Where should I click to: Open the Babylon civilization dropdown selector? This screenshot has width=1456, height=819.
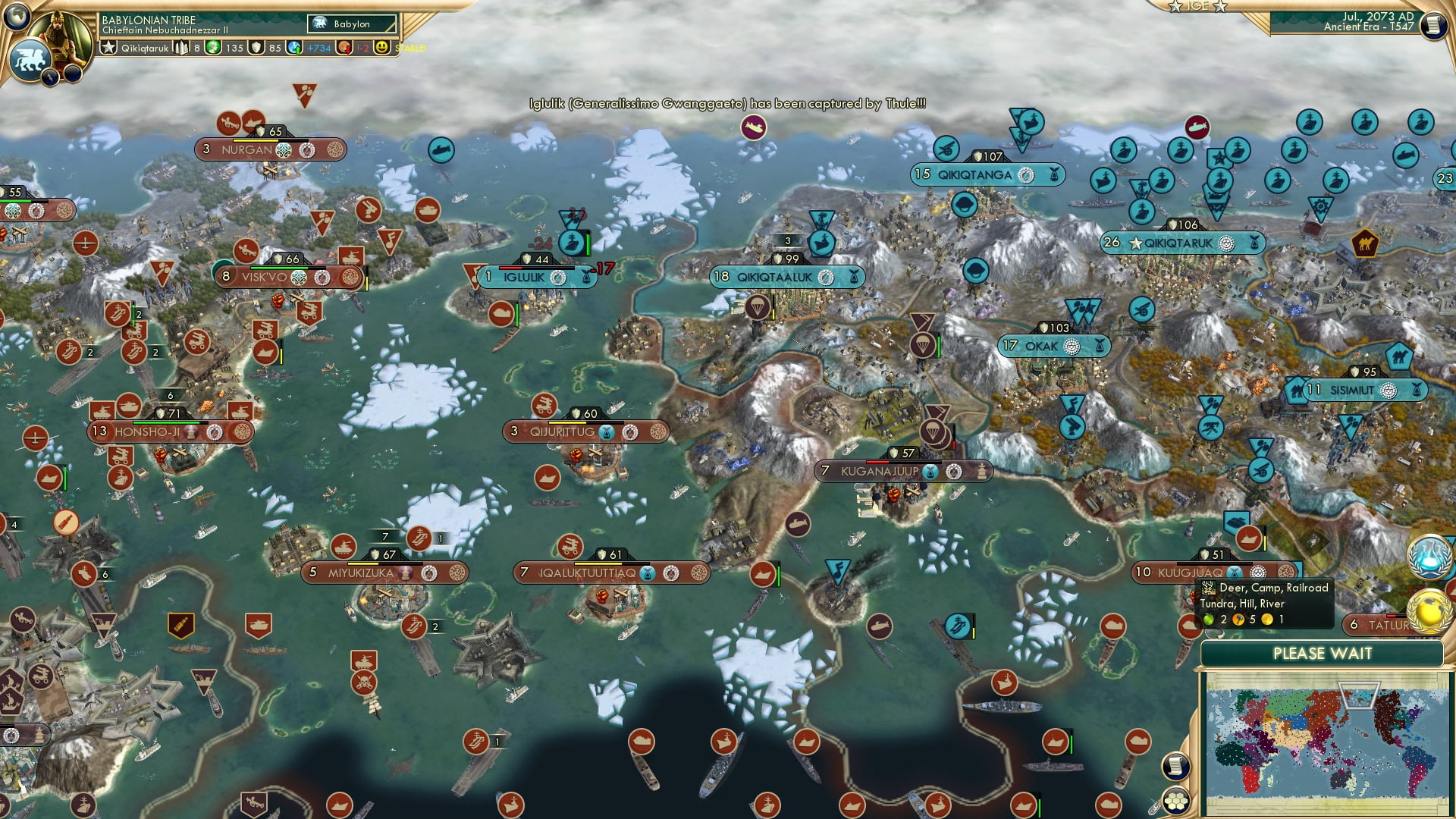tap(351, 24)
